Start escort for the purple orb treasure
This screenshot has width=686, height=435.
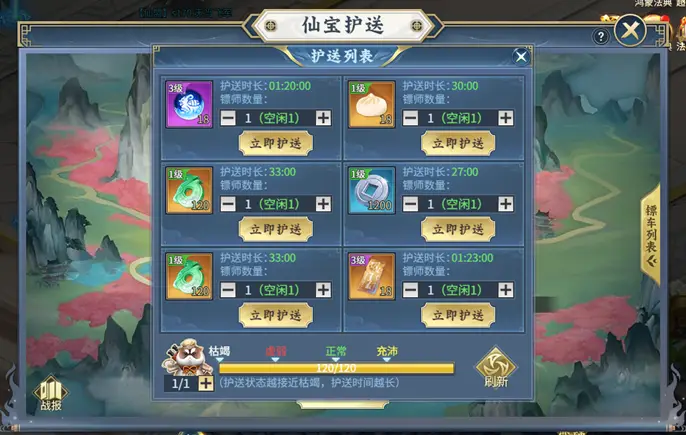275,143
